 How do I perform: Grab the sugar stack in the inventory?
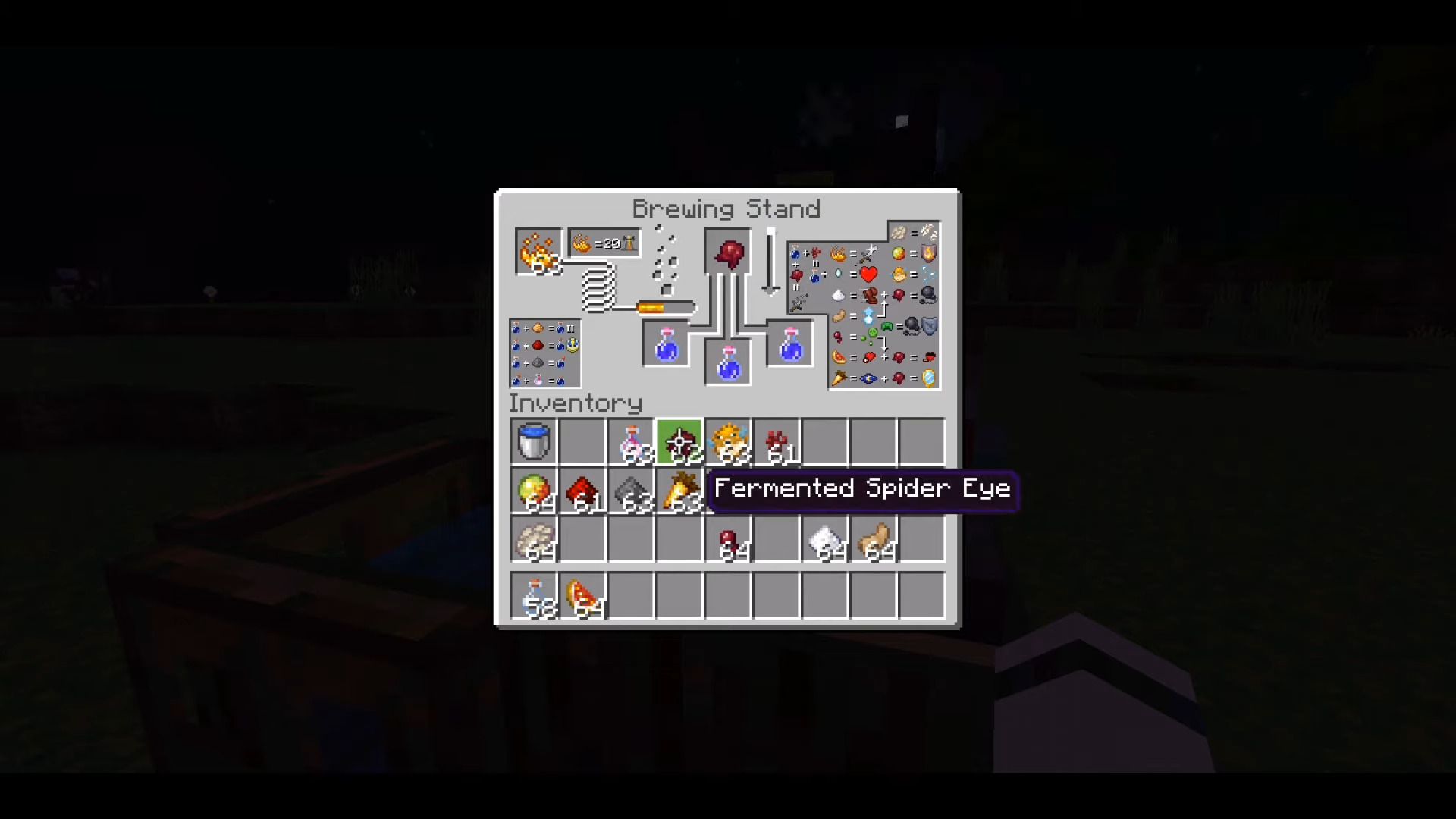pos(826,539)
